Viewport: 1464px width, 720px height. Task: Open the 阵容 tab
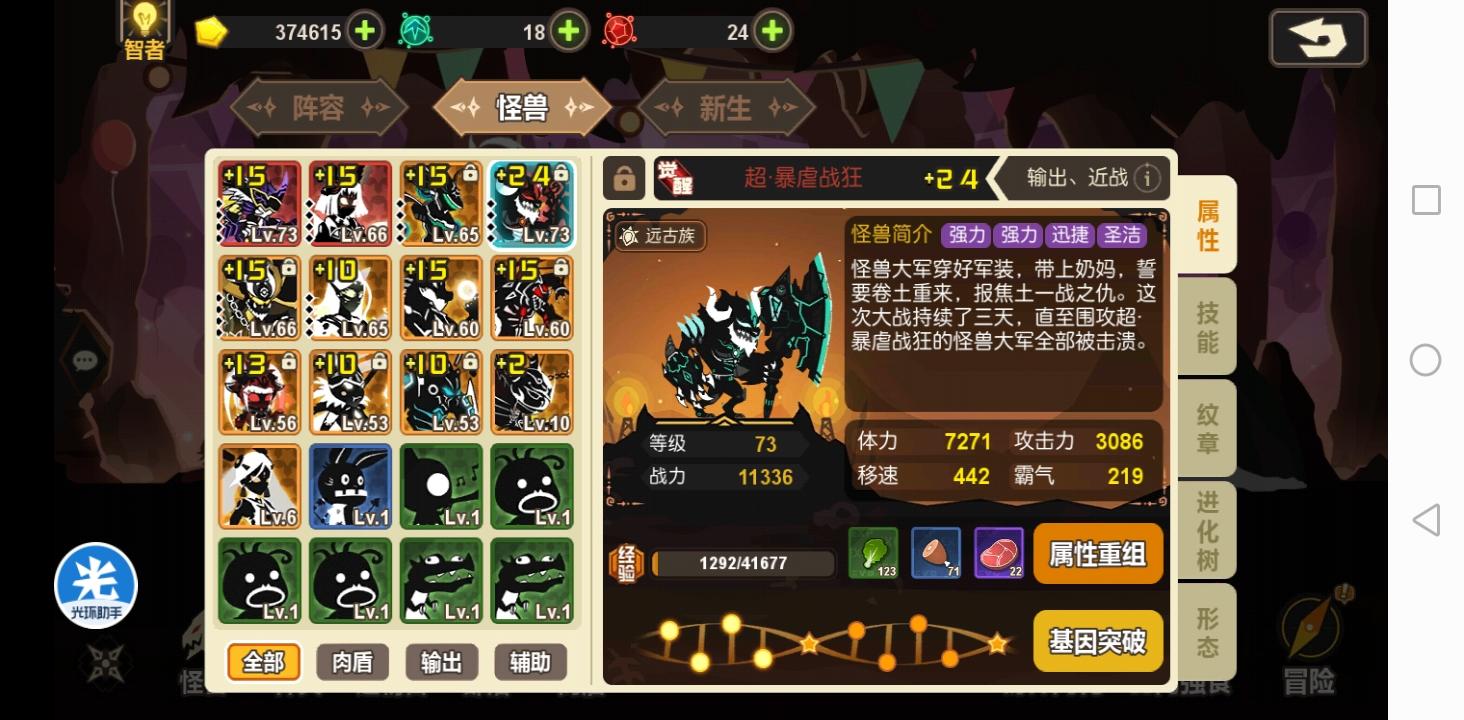(x=318, y=108)
